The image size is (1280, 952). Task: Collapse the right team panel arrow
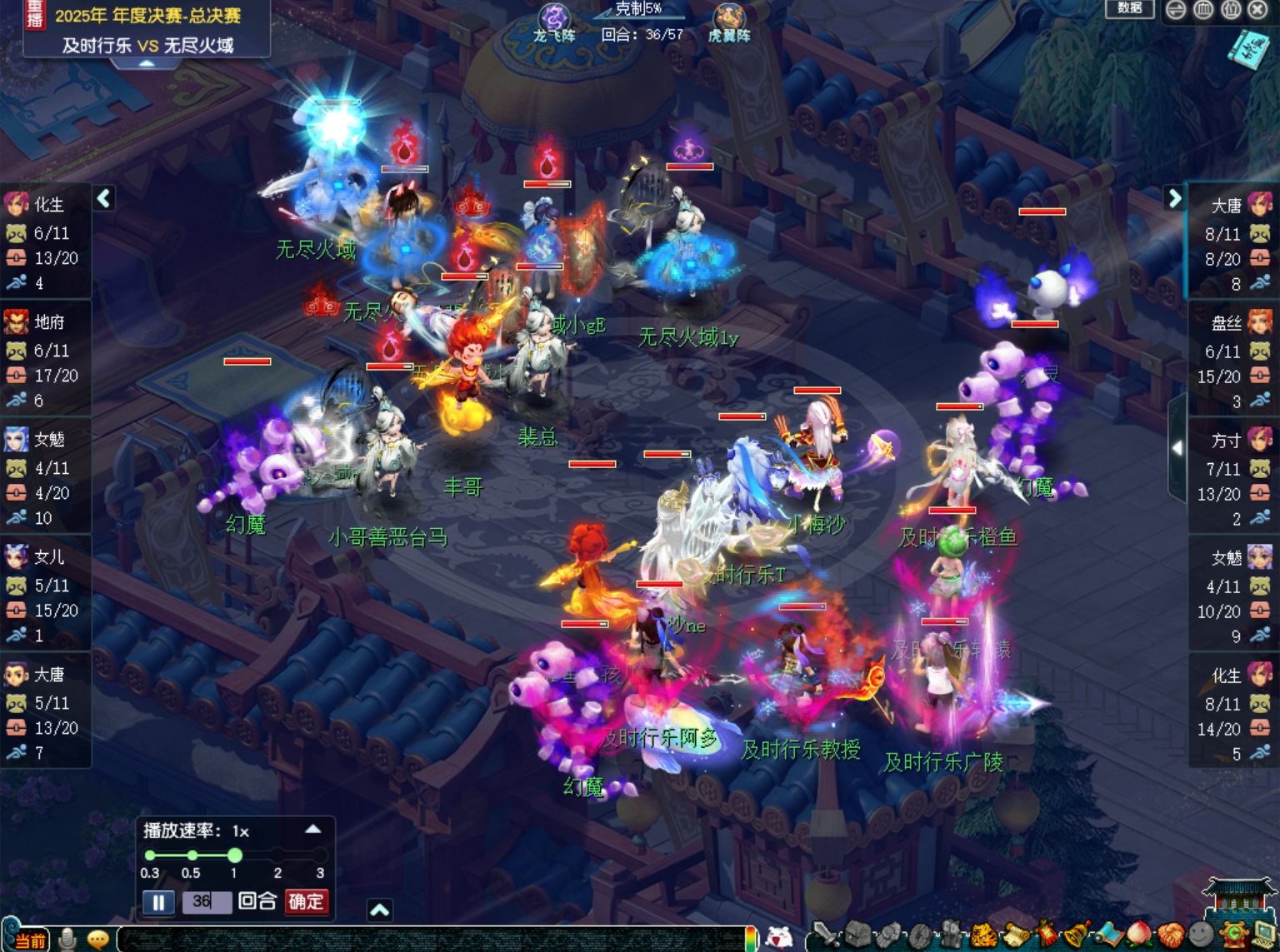[1174, 197]
